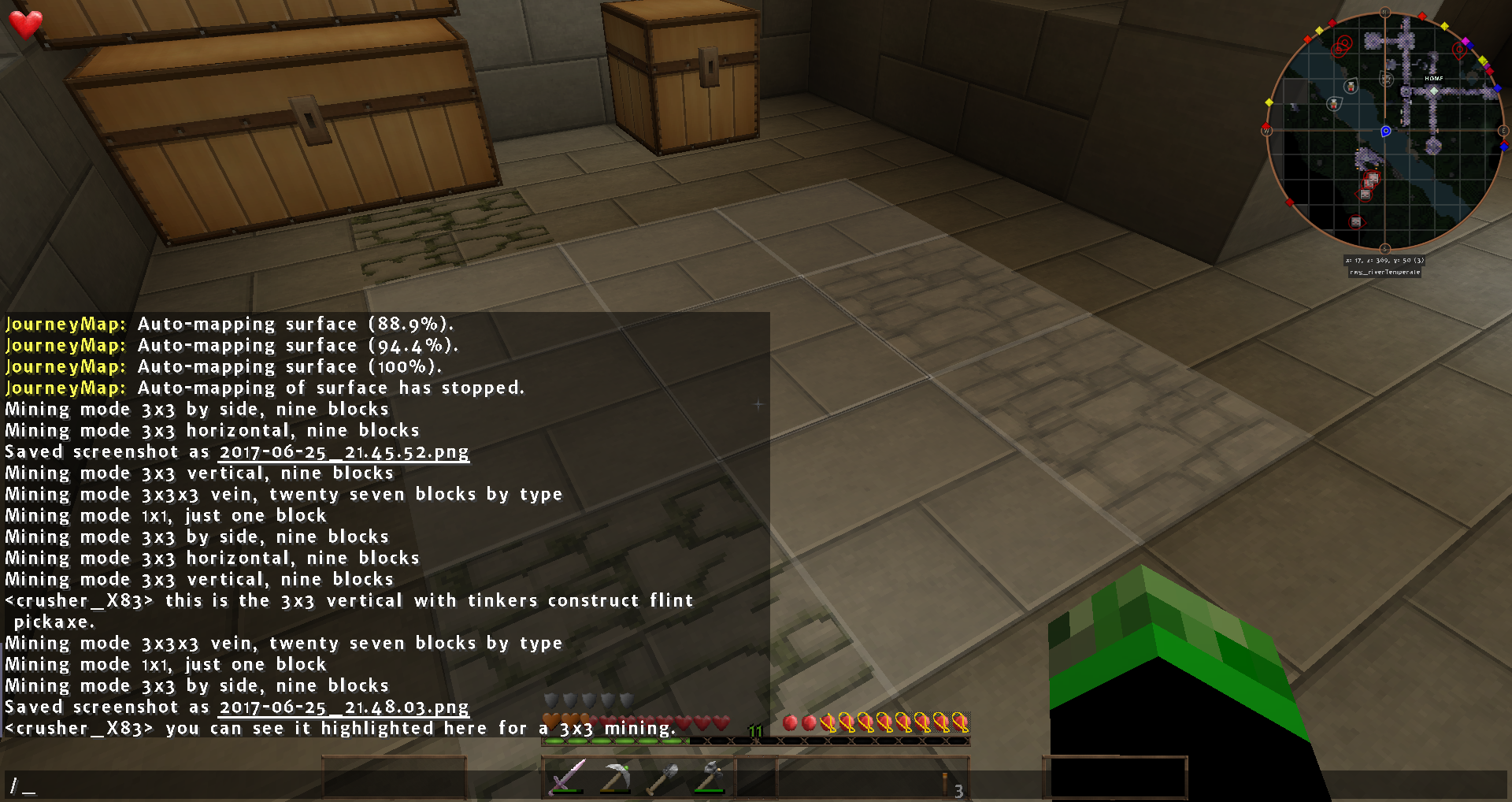This screenshot has height=802, width=1512.
Task: Click a red apple hunger icon above the hotbar
Action: (791, 720)
